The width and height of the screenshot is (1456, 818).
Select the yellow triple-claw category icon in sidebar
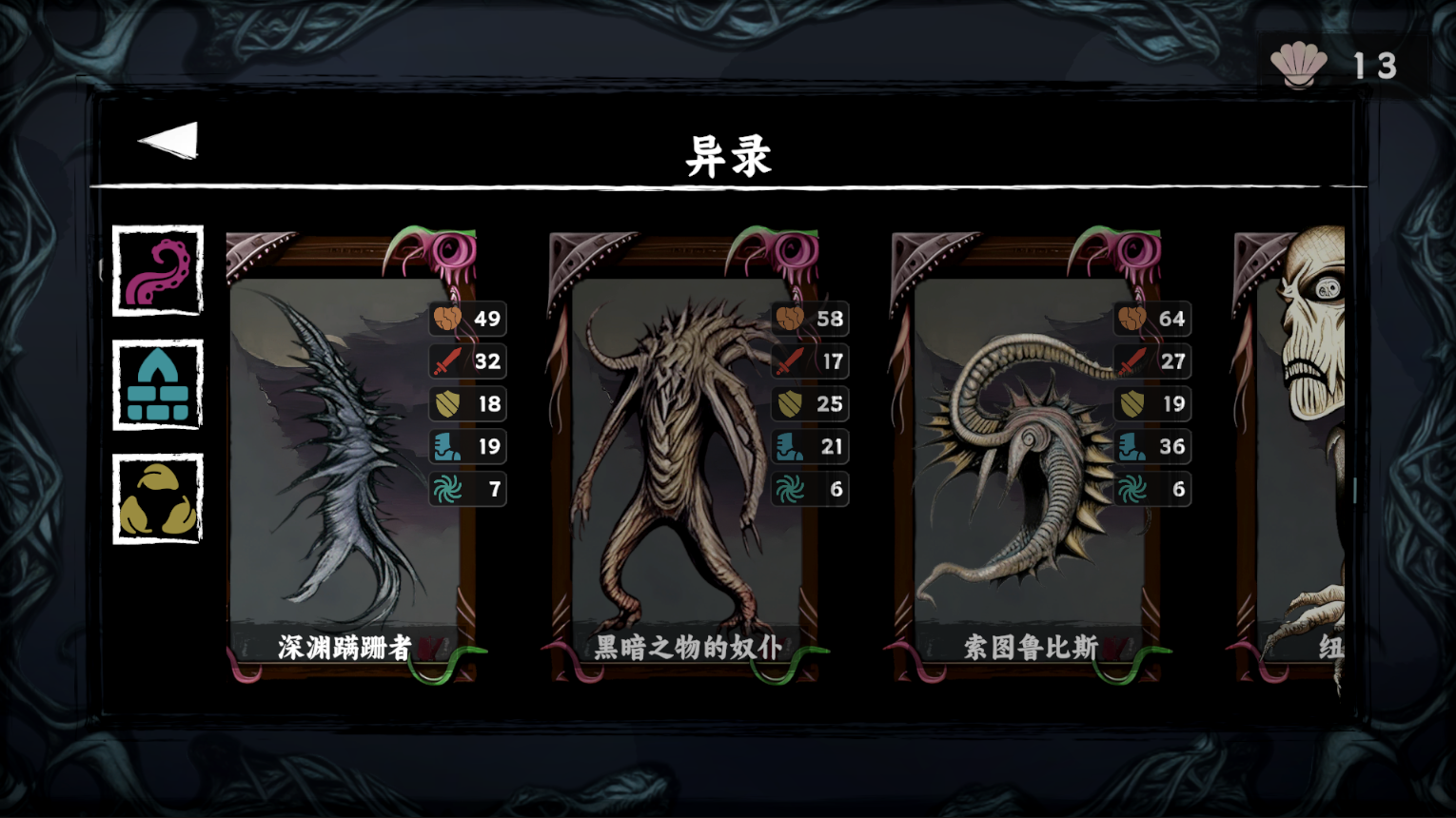pyautogui.click(x=158, y=498)
